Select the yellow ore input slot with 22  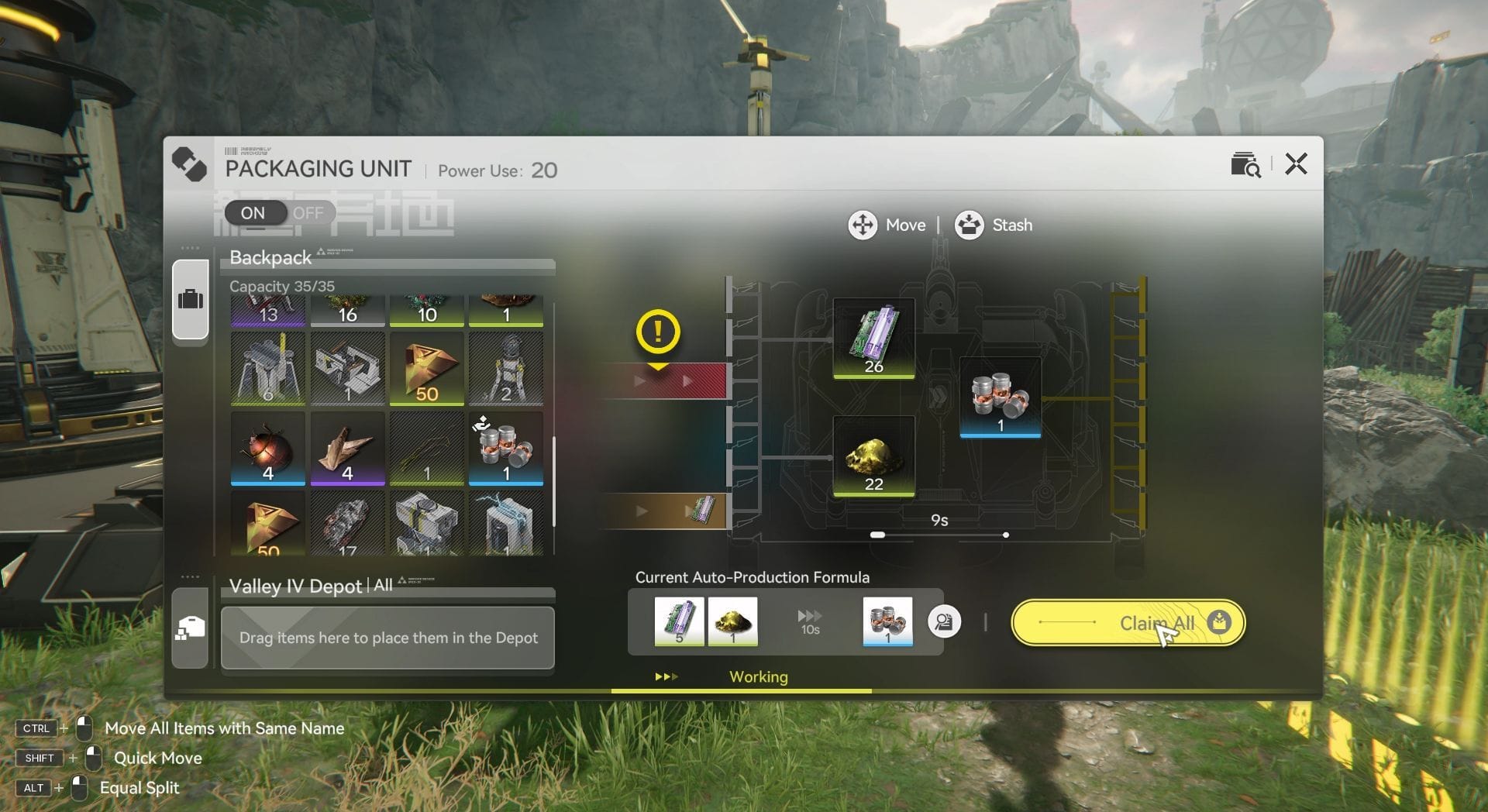[873, 456]
